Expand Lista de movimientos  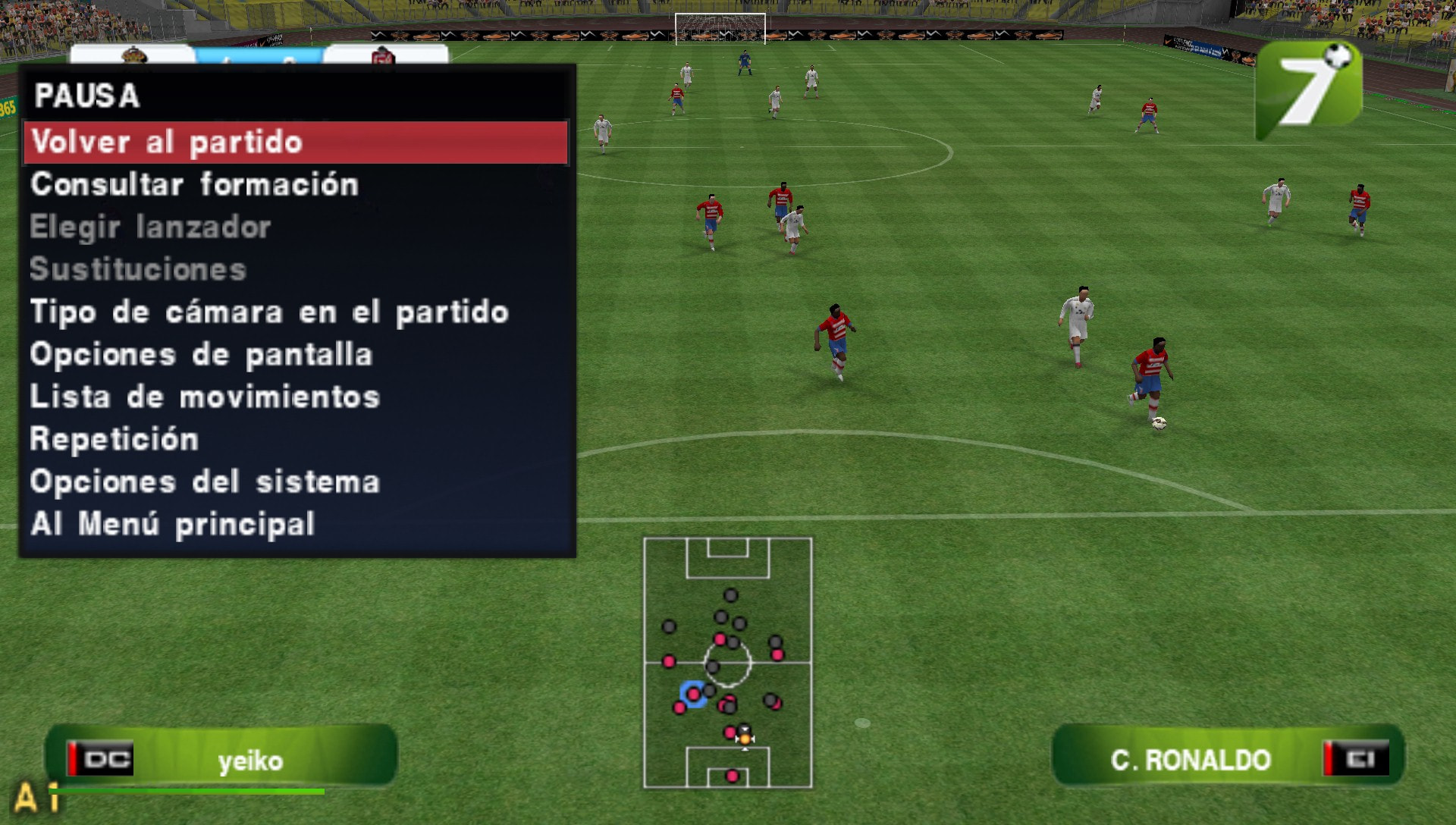(x=205, y=396)
